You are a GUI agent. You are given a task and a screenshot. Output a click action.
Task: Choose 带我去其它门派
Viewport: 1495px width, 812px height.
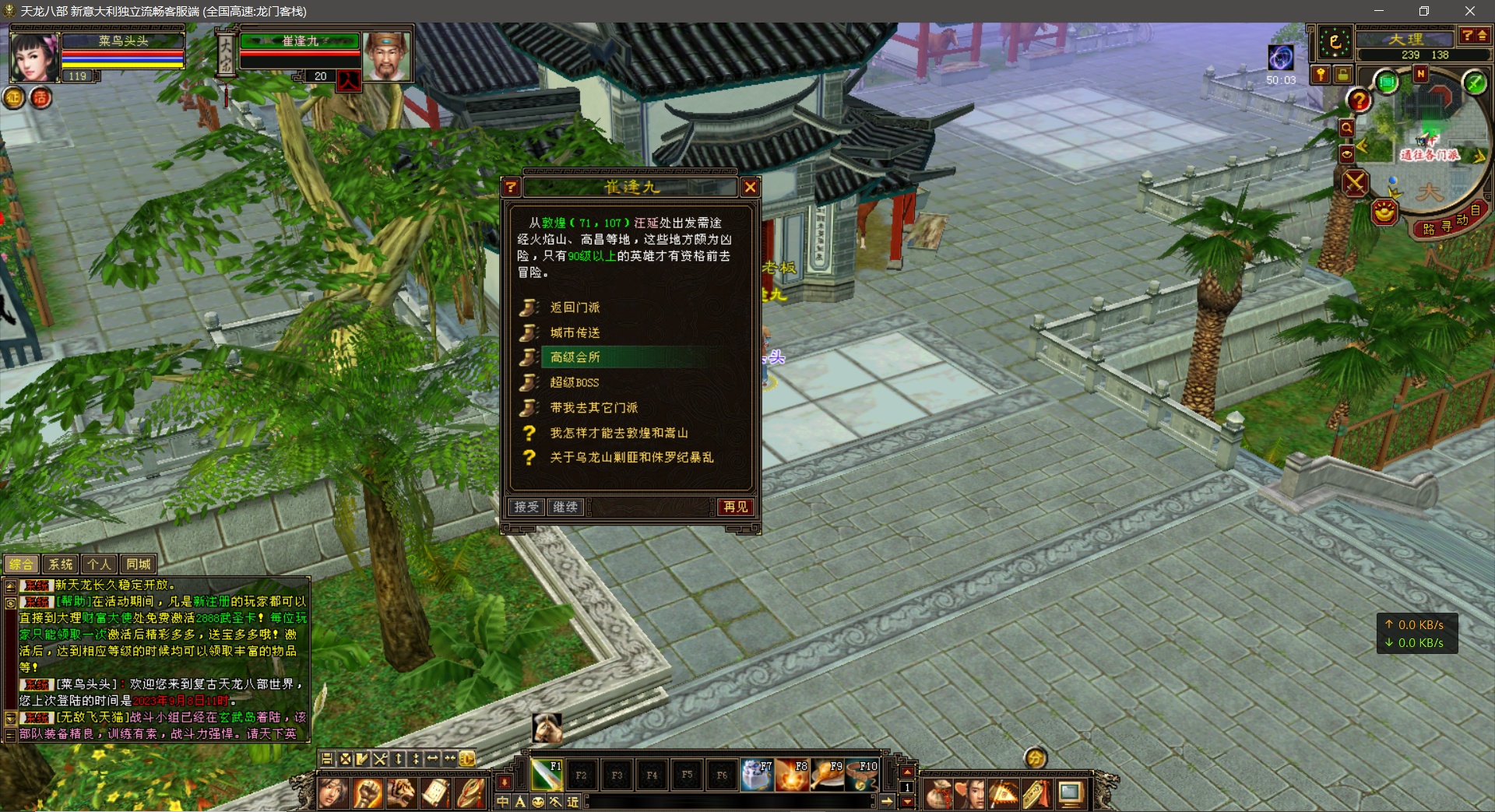pyautogui.click(x=593, y=407)
